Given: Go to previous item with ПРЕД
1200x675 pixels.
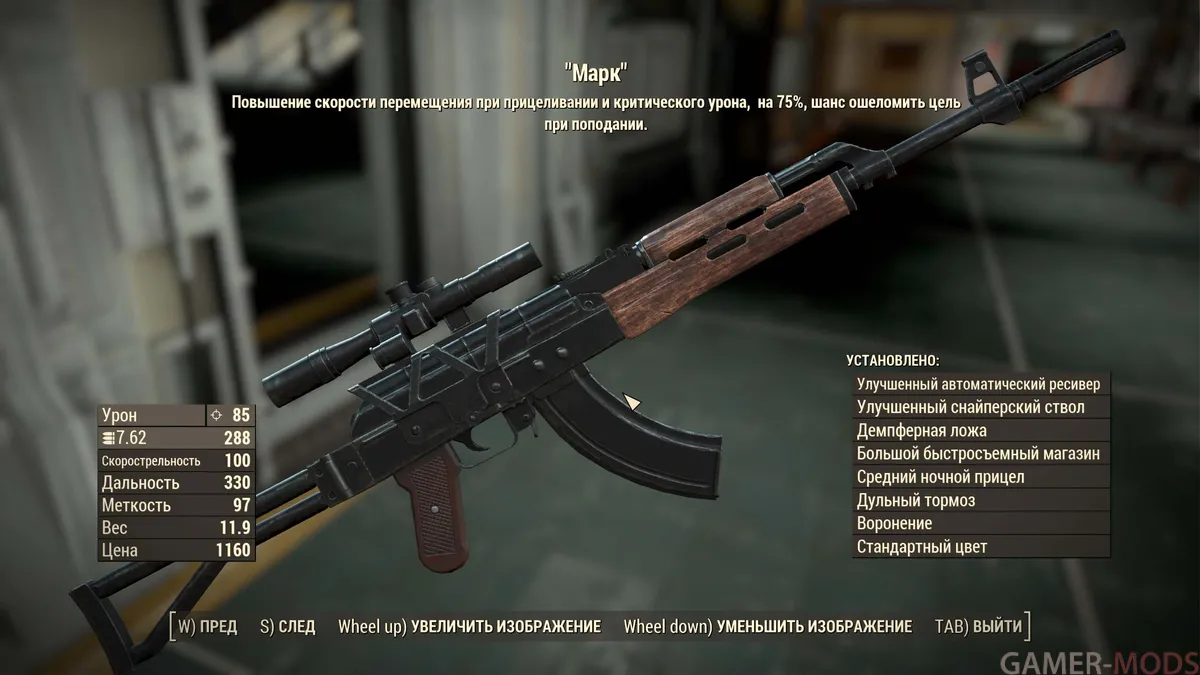Looking at the screenshot, I should pos(208,627).
